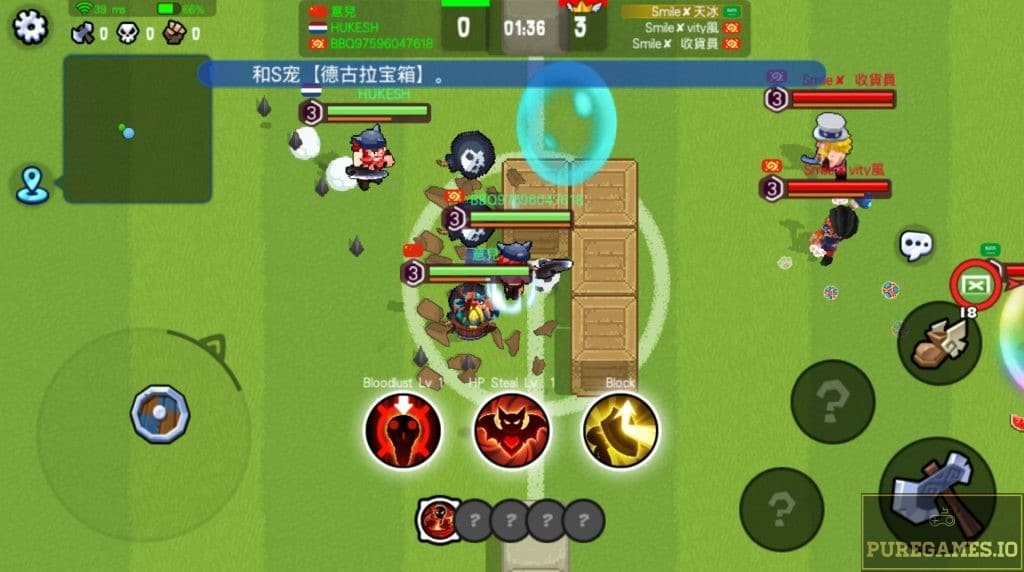Image resolution: width=1024 pixels, height=572 pixels.
Task: Tap the shield movement joystick knob
Action: 160,413
